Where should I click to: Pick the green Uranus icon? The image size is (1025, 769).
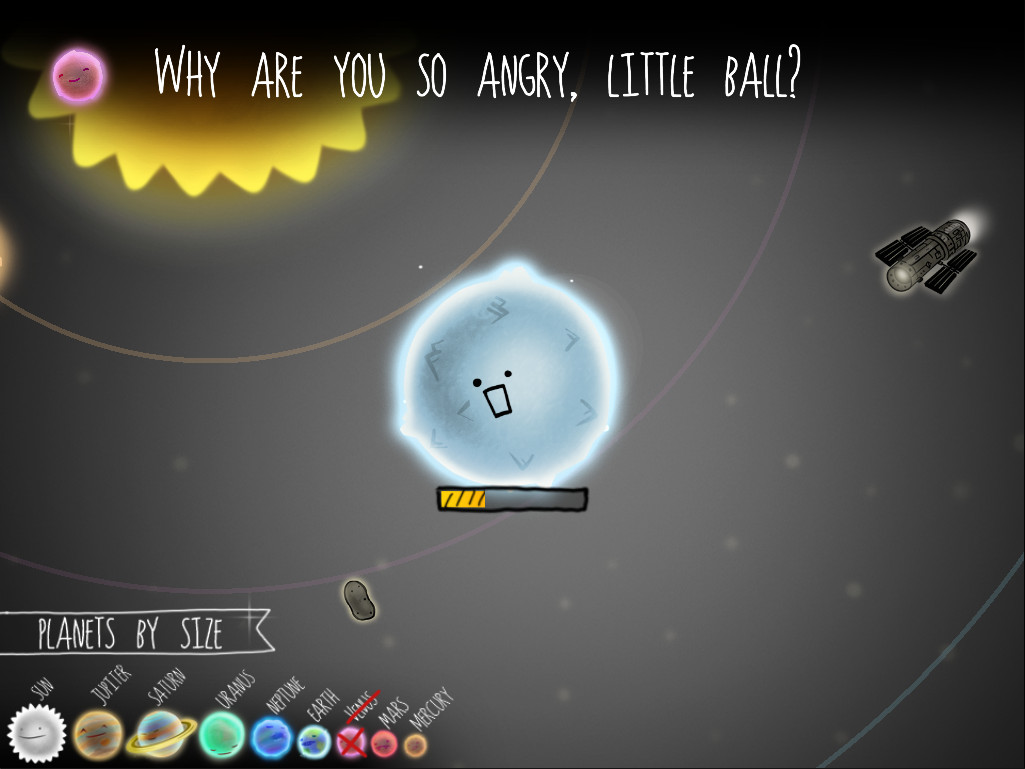pos(222,735)
